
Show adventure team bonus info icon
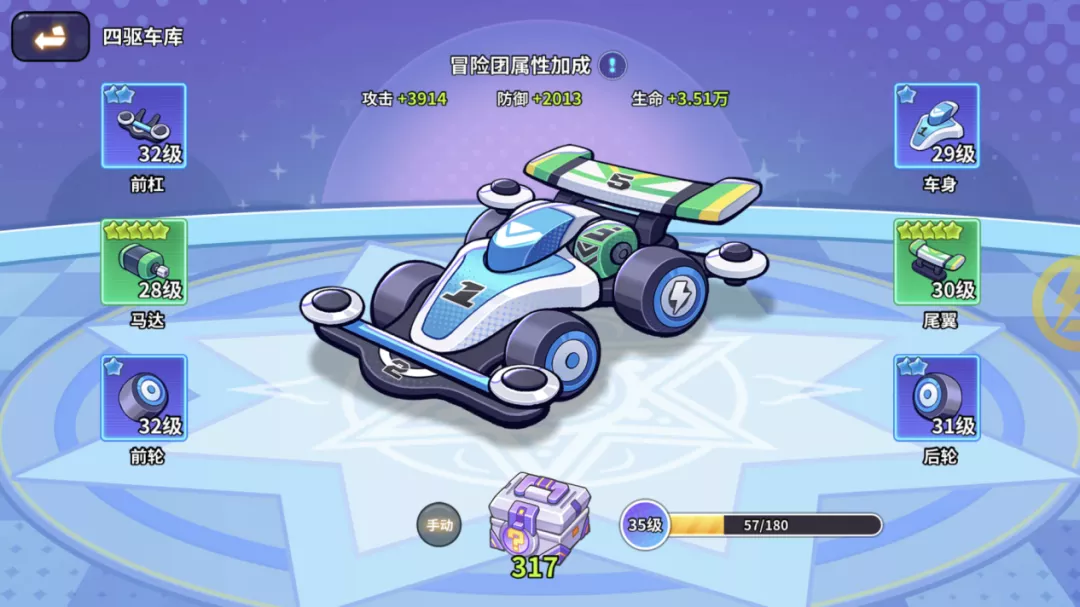[x=614, y=66]
